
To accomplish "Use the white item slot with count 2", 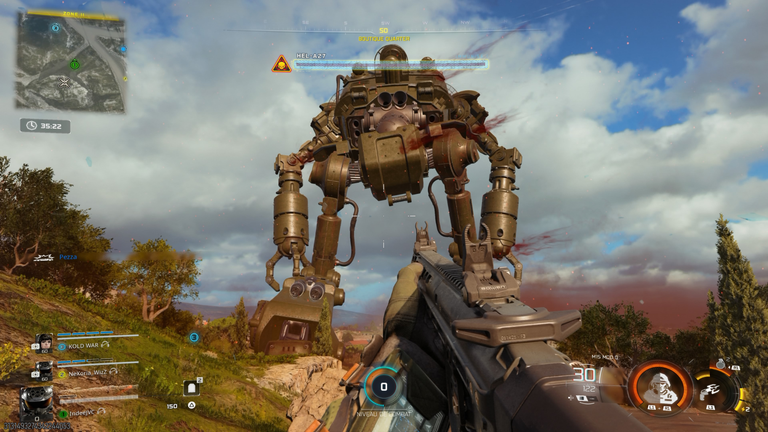I will (x=191, y=387).
